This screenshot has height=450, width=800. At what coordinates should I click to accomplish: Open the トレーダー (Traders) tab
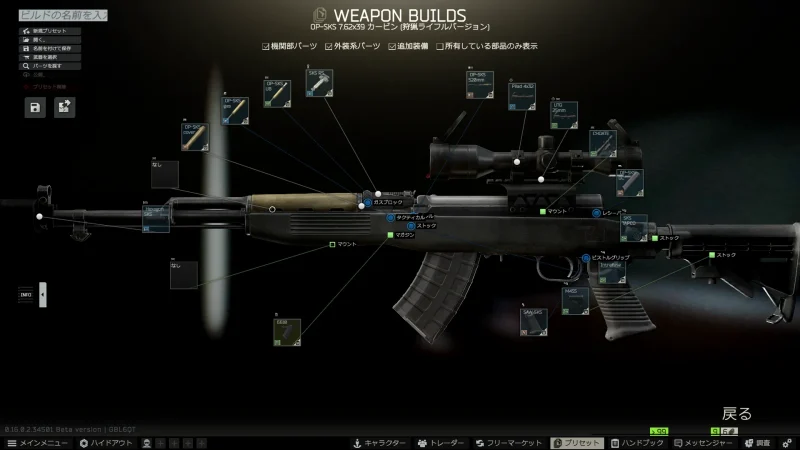tap(442, 442)
